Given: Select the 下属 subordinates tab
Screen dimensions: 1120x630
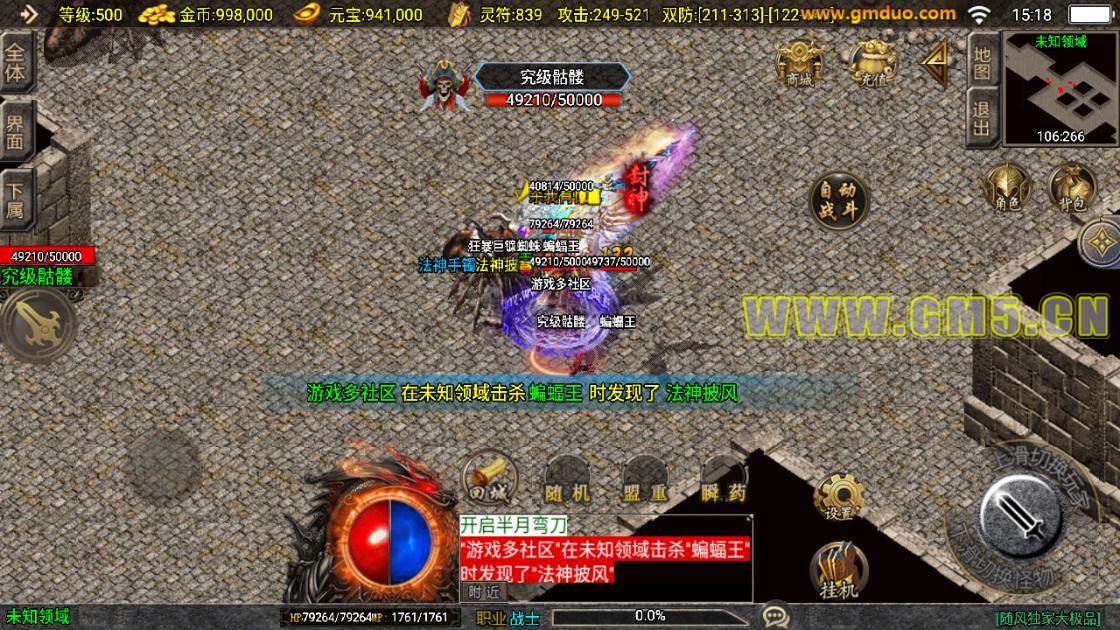Looking at the screenshot, I should pyautogui.click(x=17, y=200).
